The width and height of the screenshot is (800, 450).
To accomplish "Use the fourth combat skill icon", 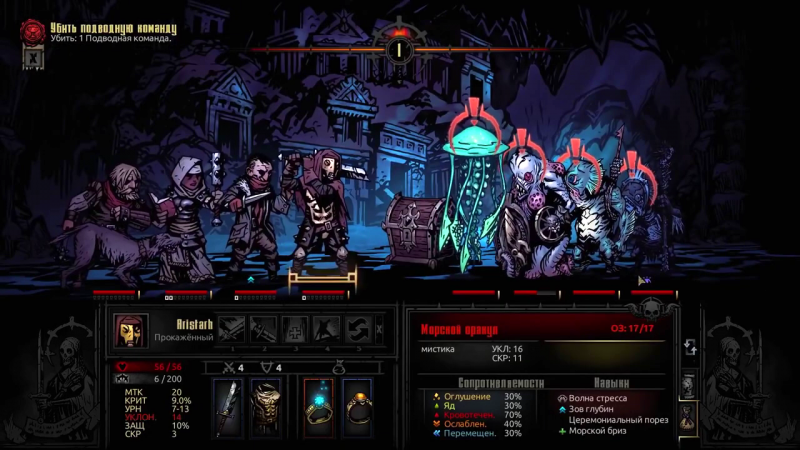I will point(327,329).
